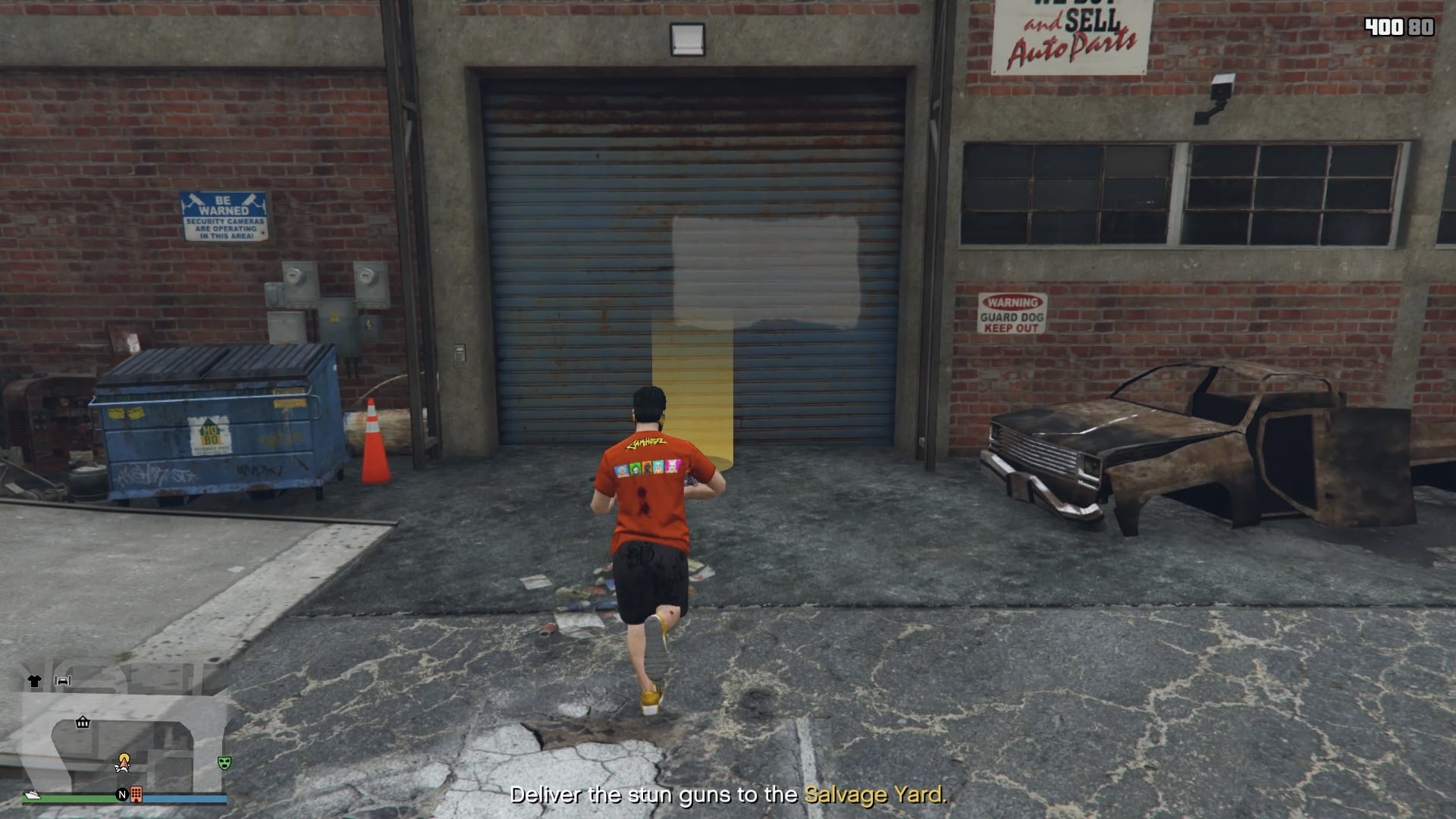Click the garage blip on the minimap
1456x819 pixels.
(62, 681)
